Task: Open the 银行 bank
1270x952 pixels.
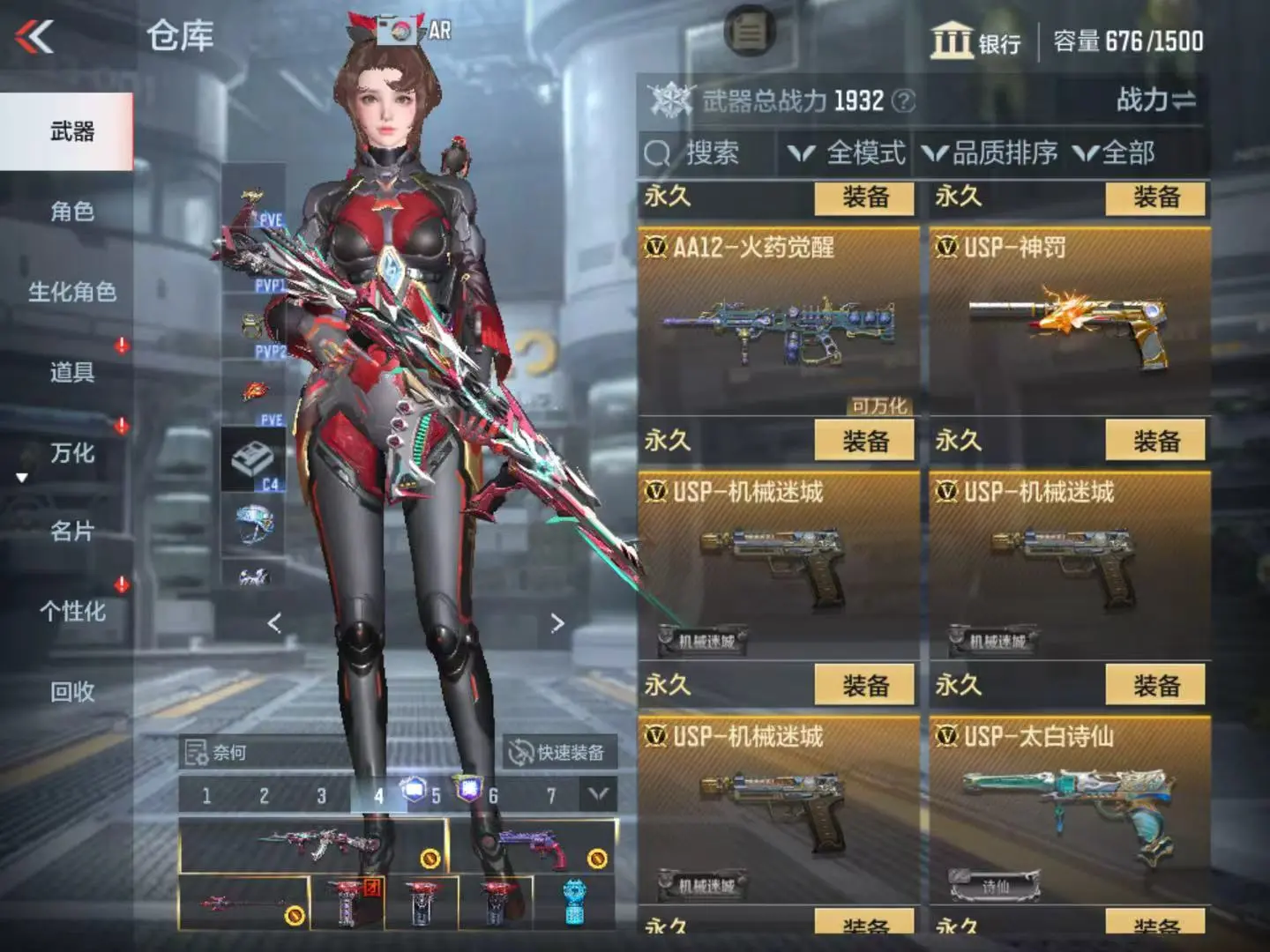Action: 975,41
